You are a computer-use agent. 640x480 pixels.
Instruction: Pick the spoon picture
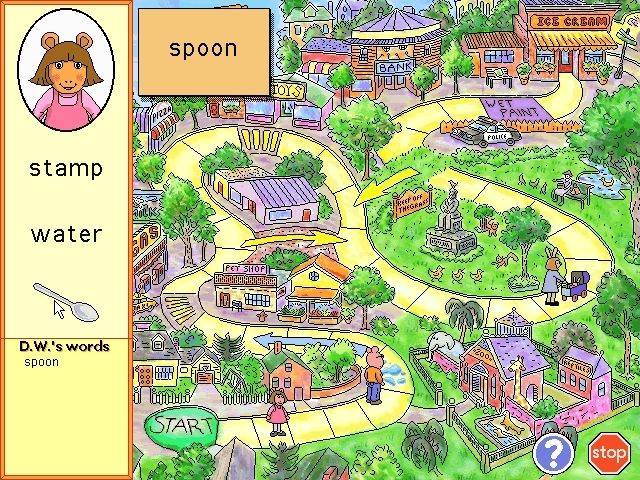pyautogui.click(x=66, y=300)
